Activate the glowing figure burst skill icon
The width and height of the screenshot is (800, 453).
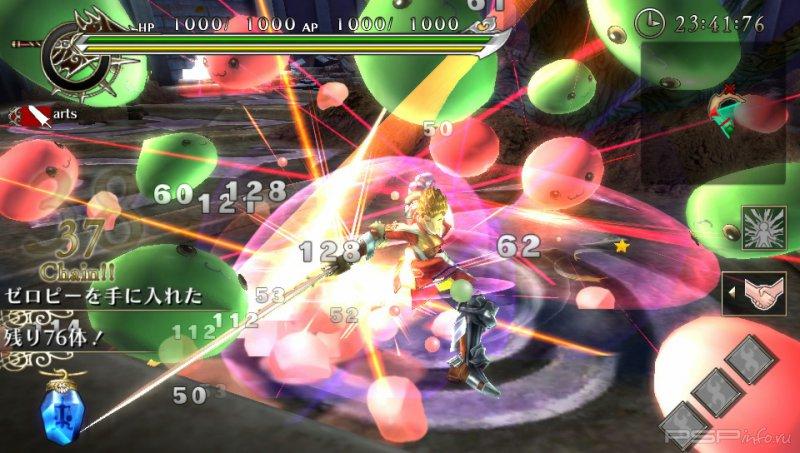coord(763,227)
